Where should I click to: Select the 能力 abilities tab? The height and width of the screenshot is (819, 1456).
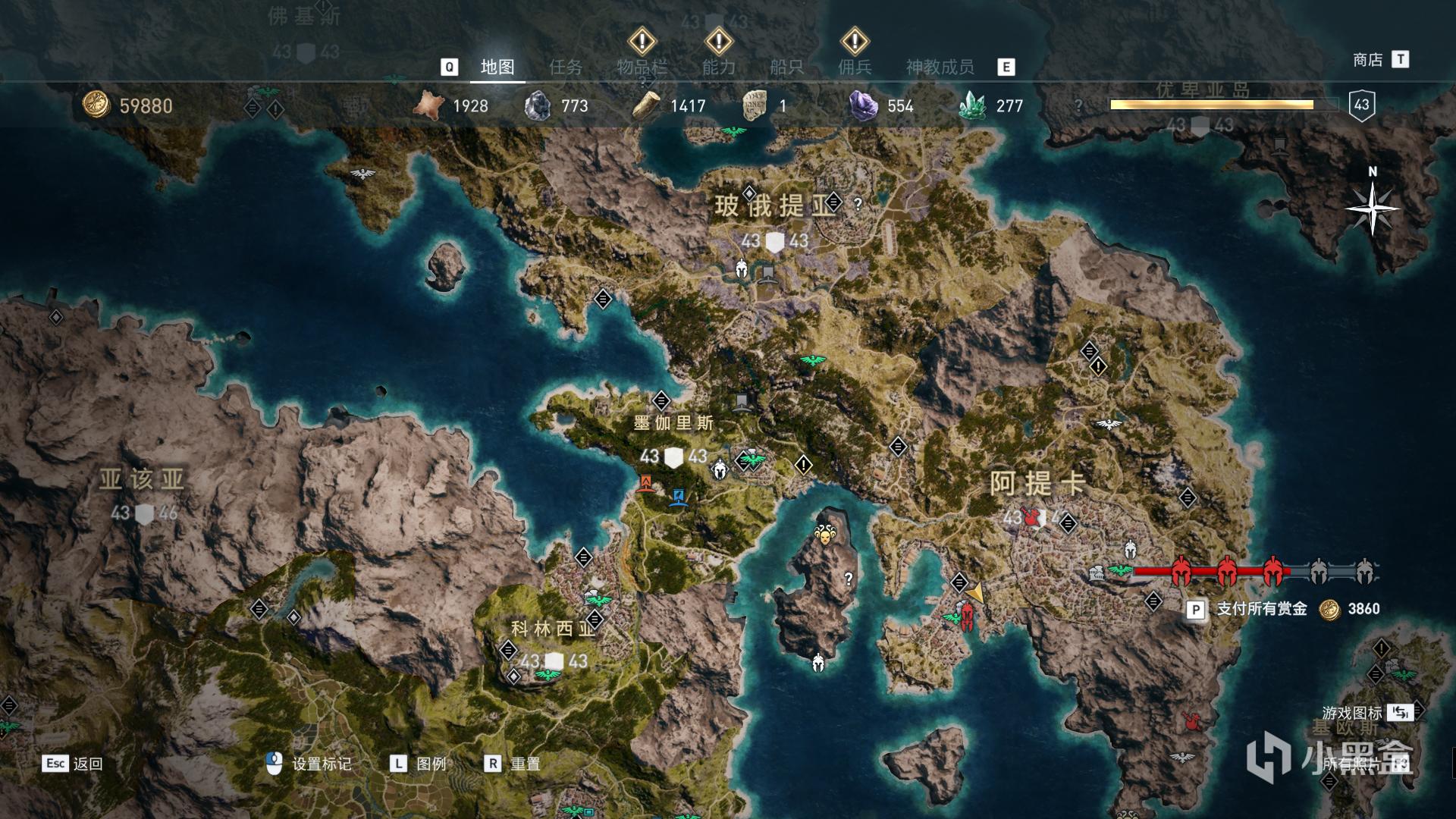(718, 67)
